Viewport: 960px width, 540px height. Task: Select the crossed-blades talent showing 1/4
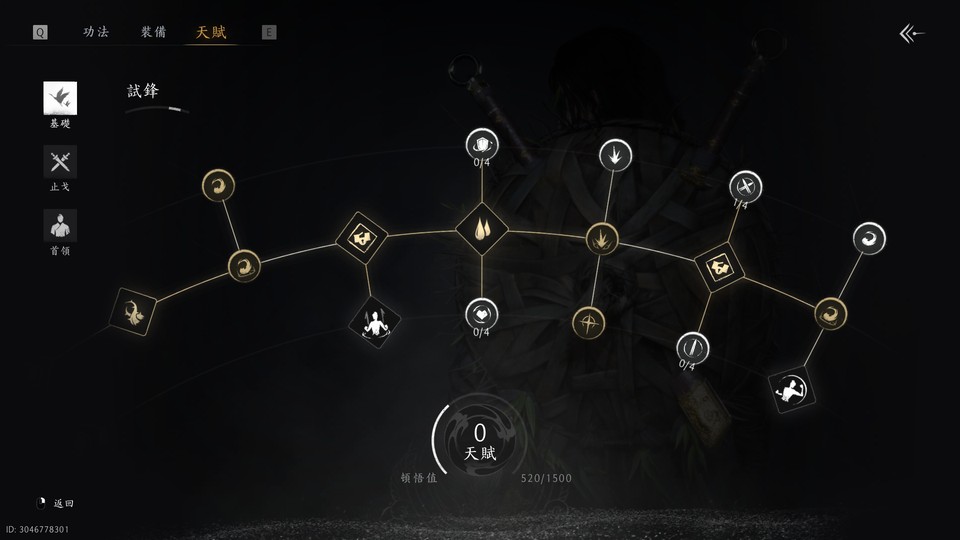point(745,186)
